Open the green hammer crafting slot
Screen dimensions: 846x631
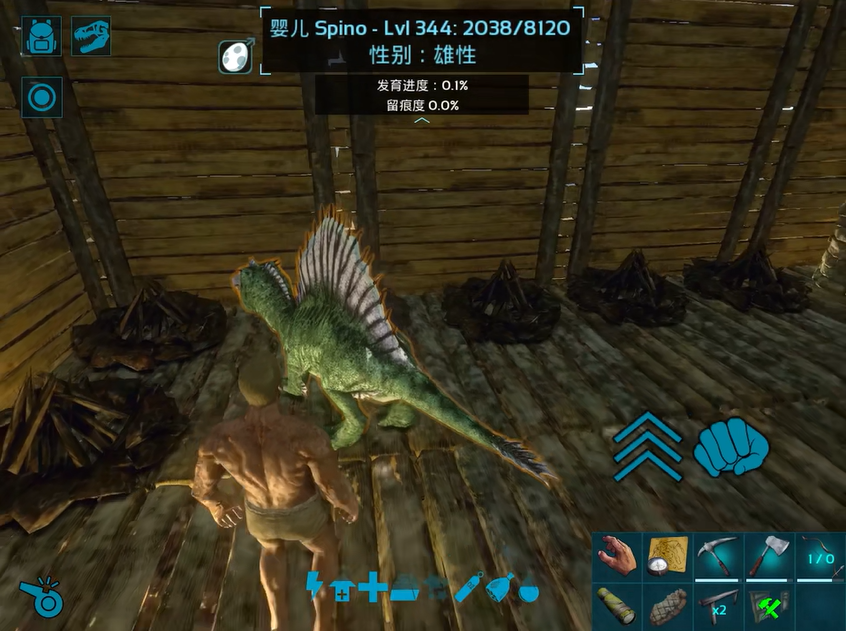coord(767,606)
